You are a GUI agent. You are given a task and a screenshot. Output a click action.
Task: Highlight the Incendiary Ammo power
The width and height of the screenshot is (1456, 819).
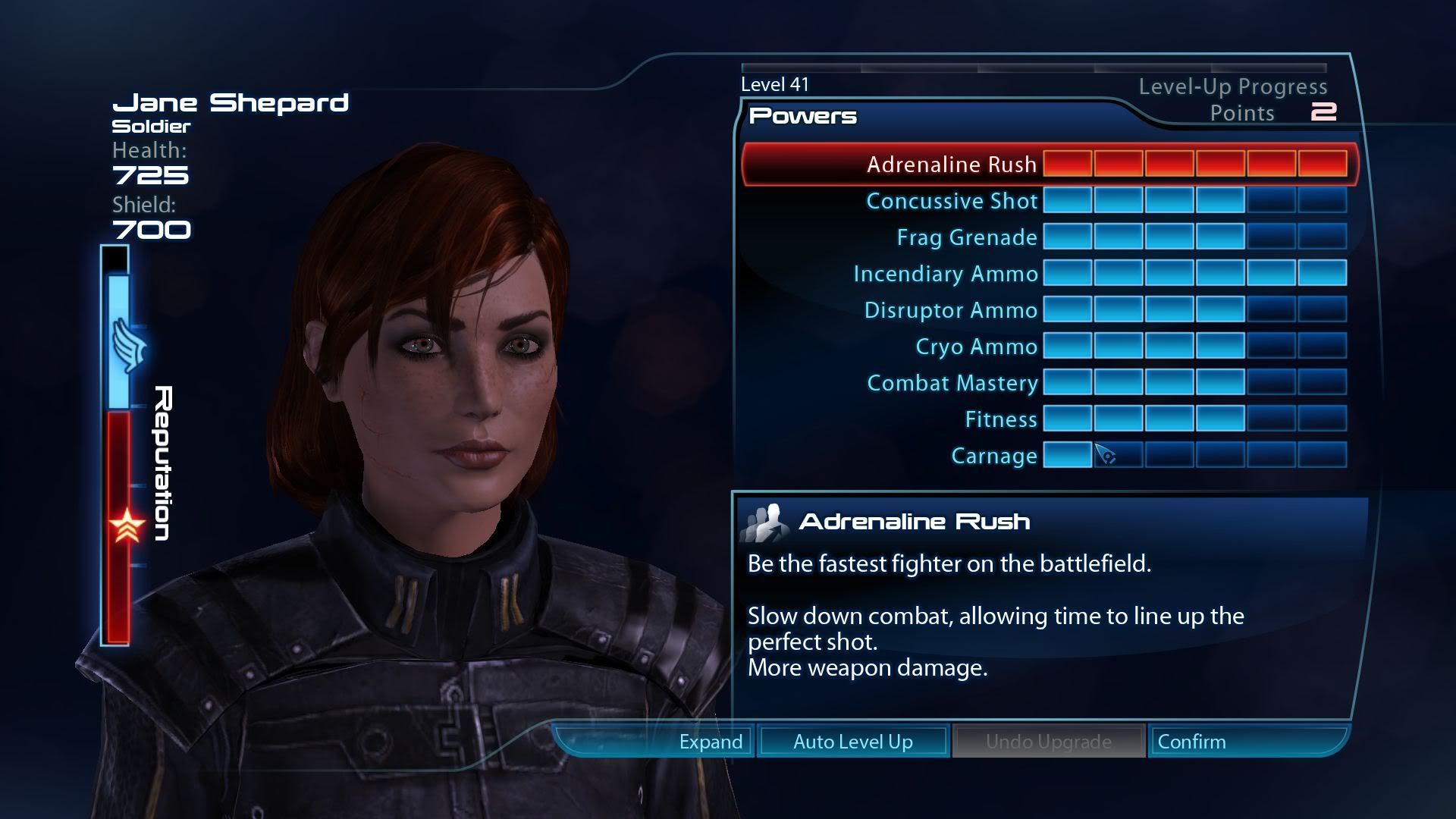[946, 274]
